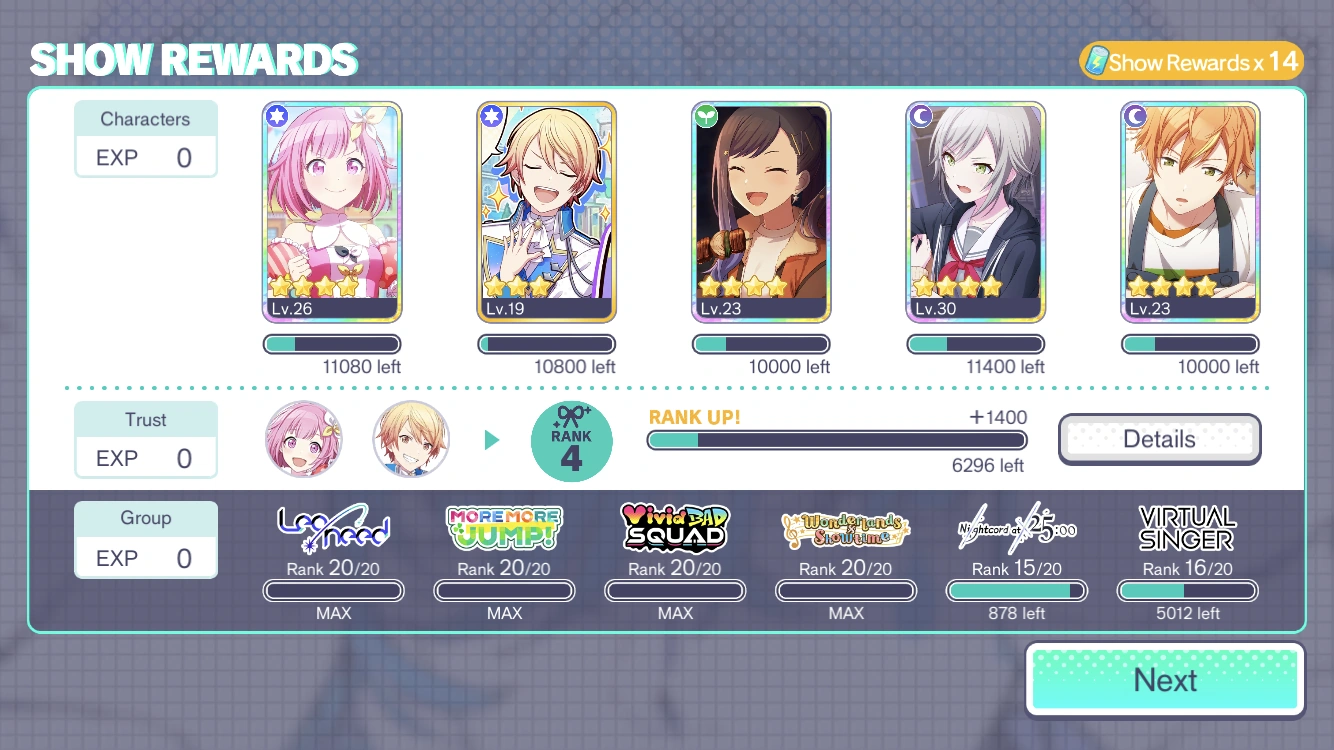Image resolution: width=1334 pixels, height=750 pixels.
Task: Click the pink-haired character's trust avatar
Action: (303, 439)
